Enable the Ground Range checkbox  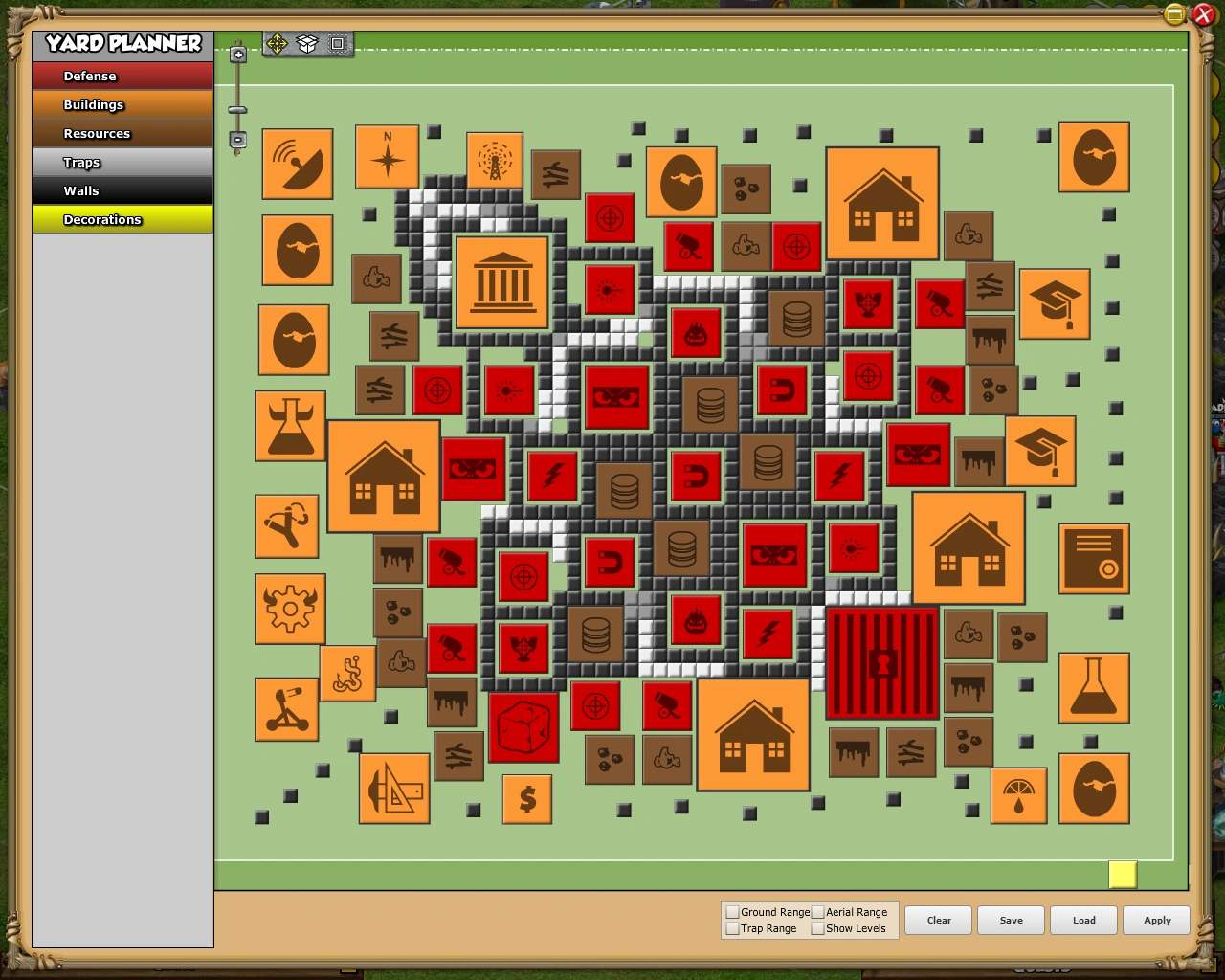click(733, 912)
